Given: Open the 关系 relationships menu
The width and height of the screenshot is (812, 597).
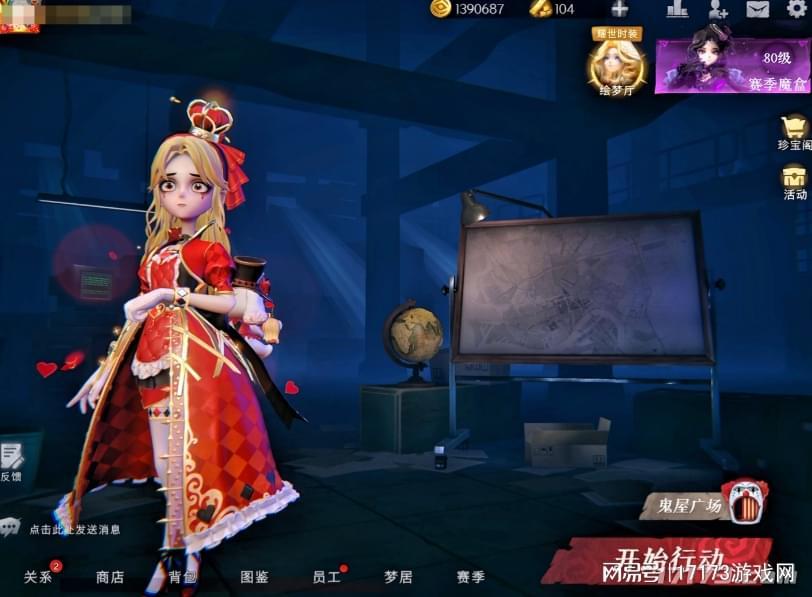Looking at the screenshot, I should [38, 577].
